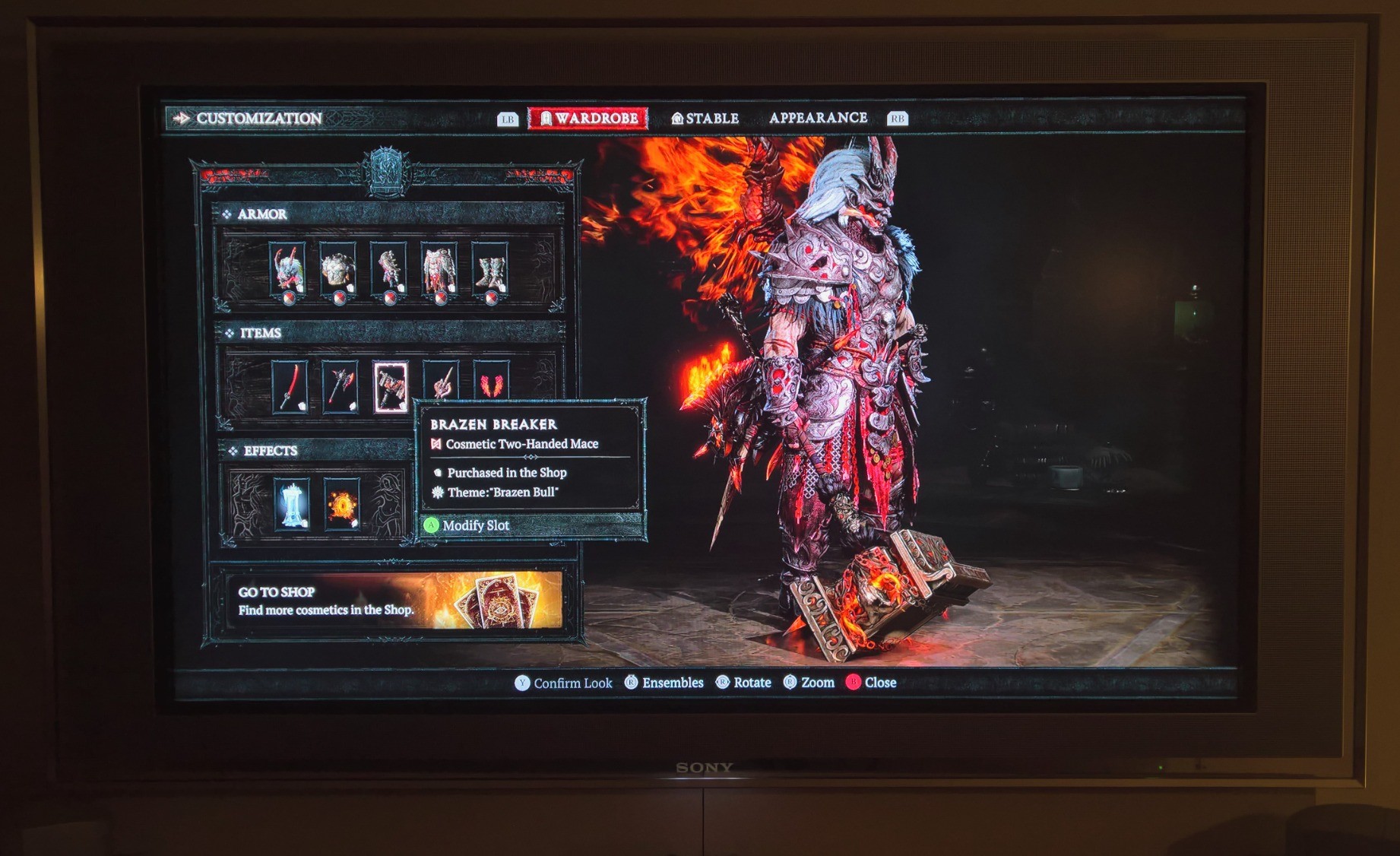Pick the boots armor slot
This screenshot has height=856, width=1400.
[489, 270]
